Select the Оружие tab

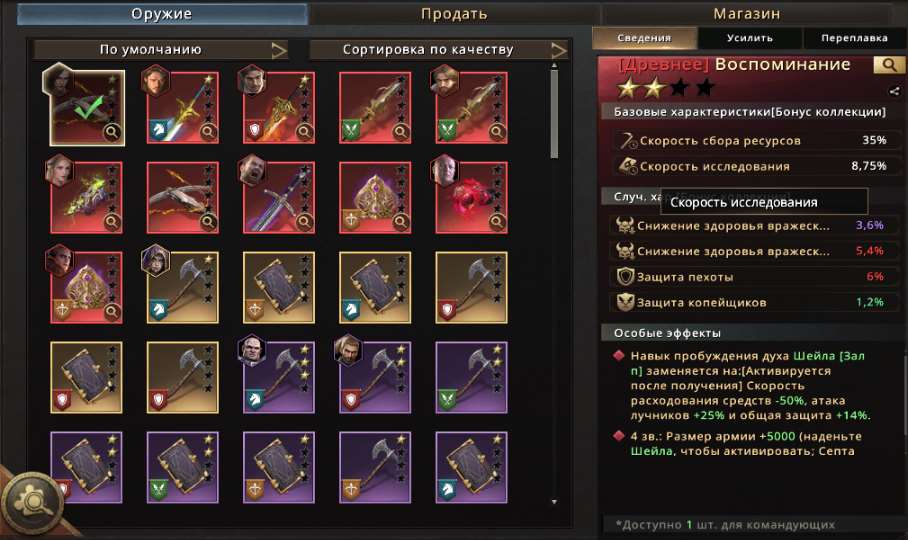coord(161,14)
